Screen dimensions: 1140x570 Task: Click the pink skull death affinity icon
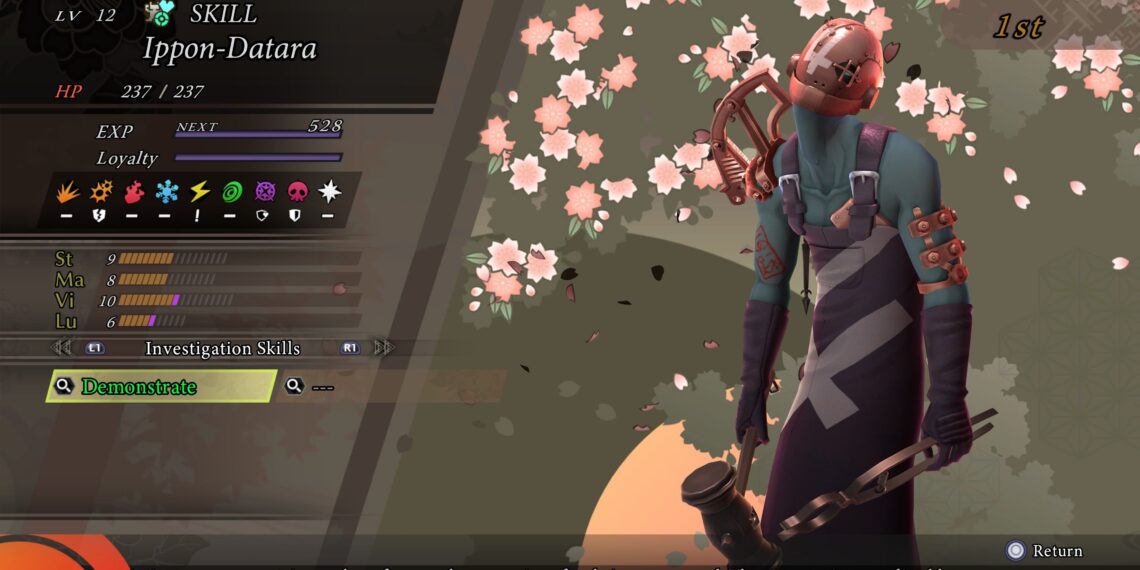point(297,192)
